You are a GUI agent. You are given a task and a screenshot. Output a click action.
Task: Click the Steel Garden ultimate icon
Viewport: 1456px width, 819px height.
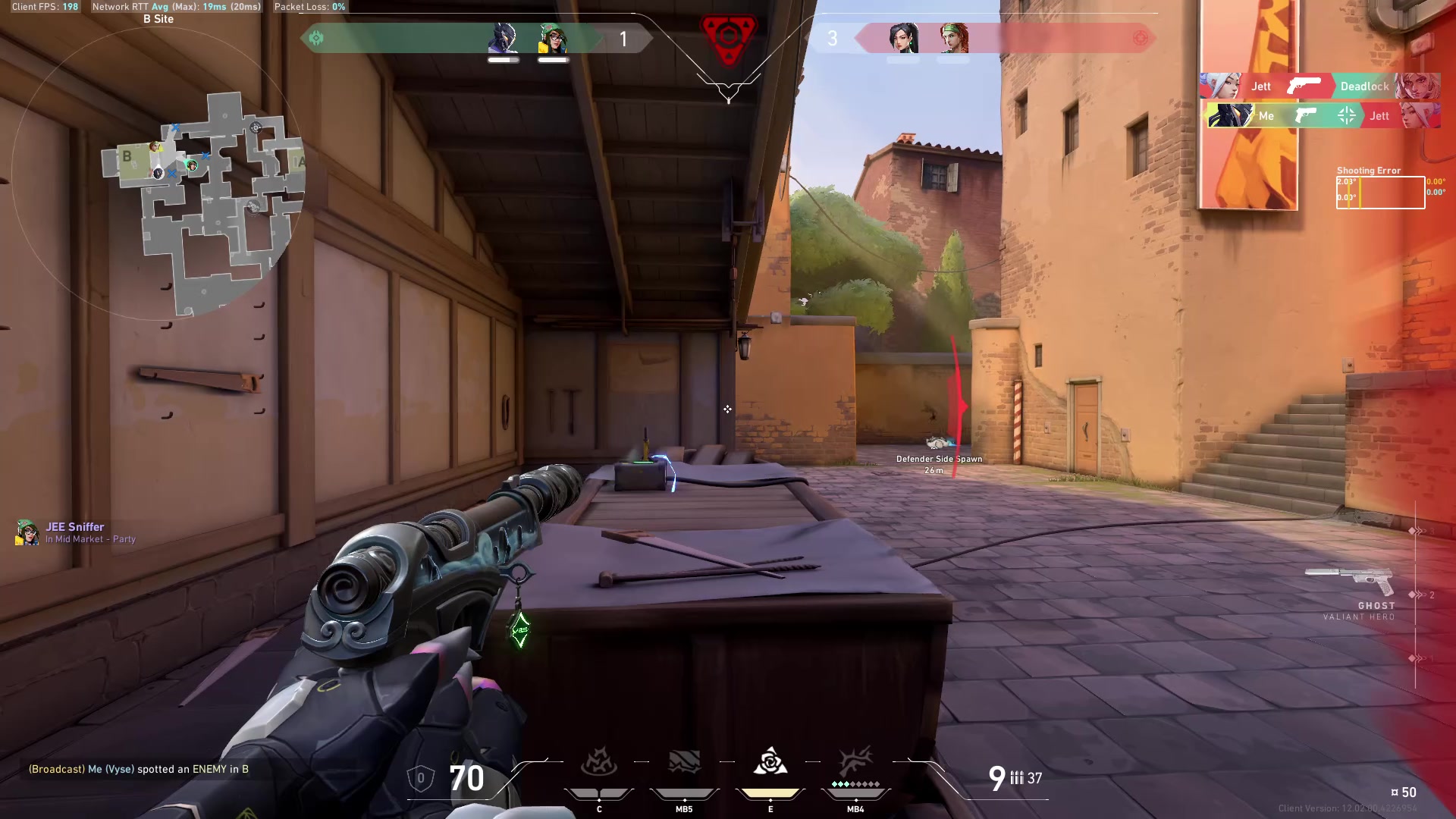tap(855, 762)
